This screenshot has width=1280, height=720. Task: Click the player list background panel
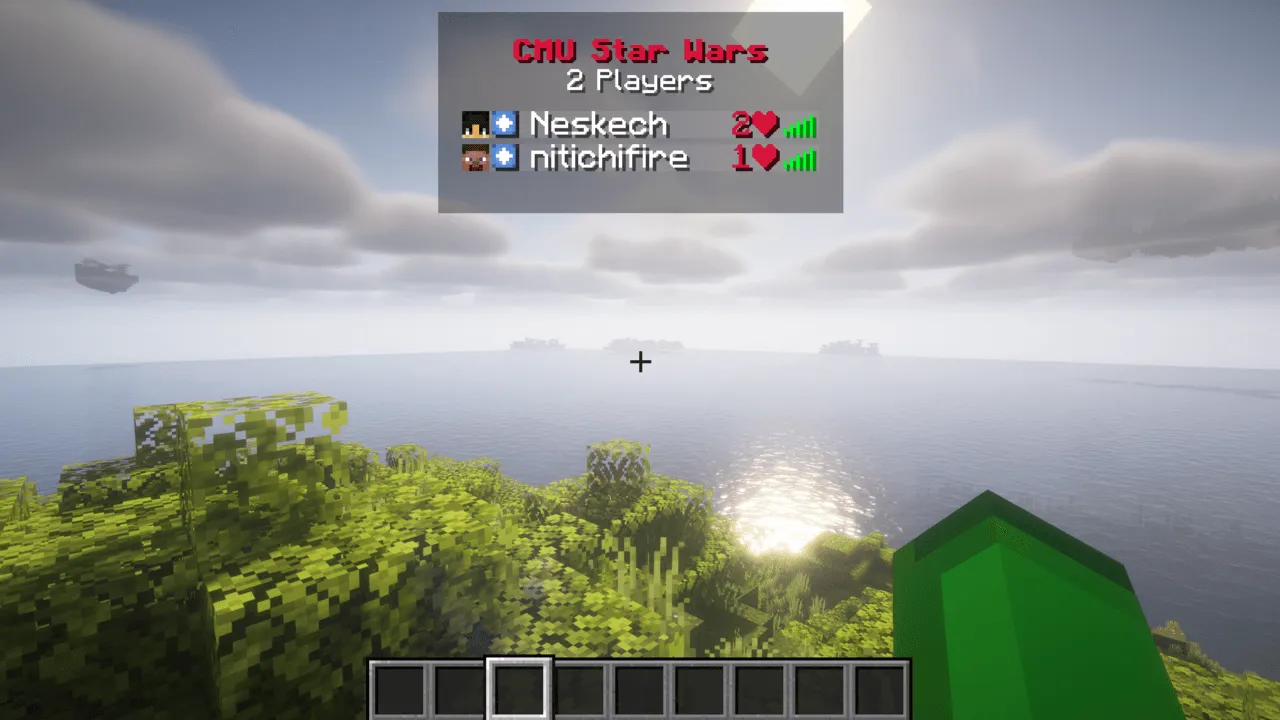point(640,195)
